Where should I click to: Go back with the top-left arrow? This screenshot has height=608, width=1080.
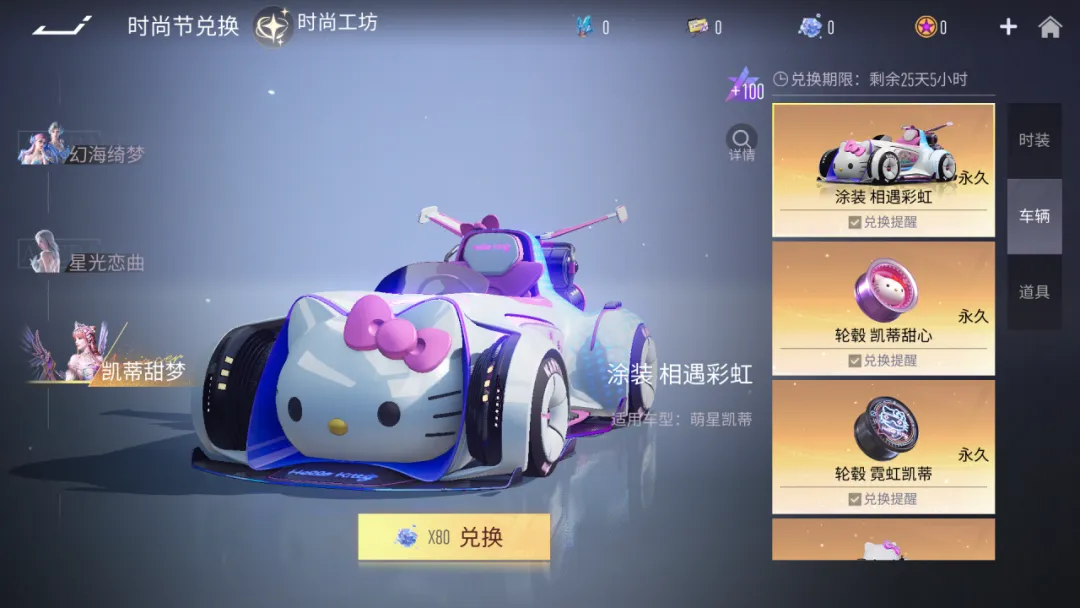point(62,26)
